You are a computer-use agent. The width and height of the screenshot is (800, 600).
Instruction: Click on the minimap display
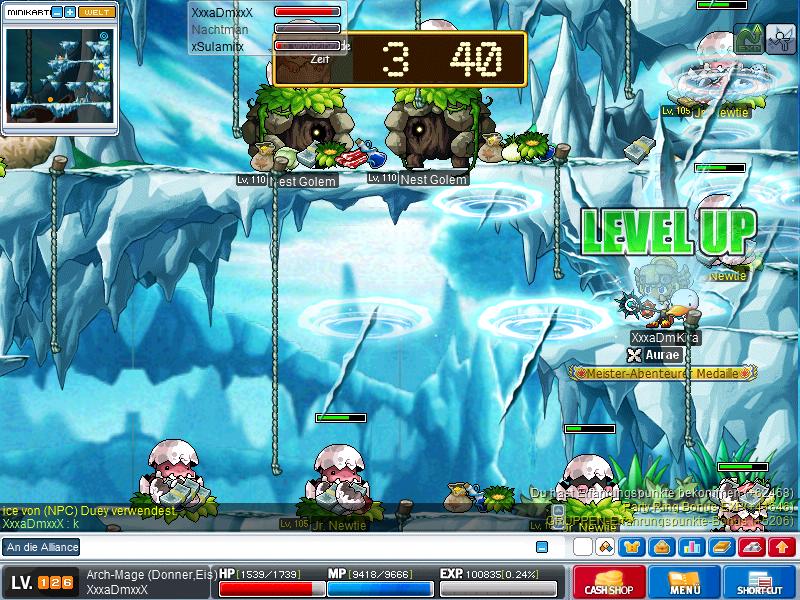pos(60,75)
